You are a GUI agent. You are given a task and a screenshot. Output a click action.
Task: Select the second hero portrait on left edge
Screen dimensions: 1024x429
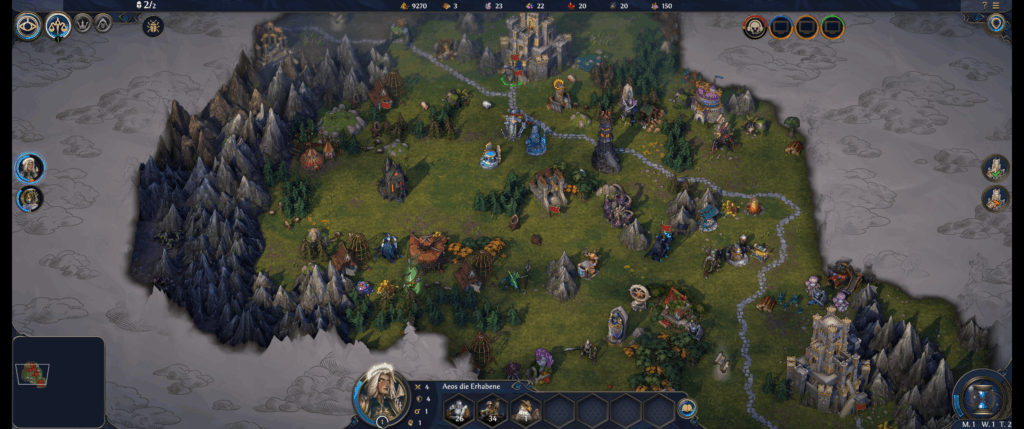[x=30, y=198]
